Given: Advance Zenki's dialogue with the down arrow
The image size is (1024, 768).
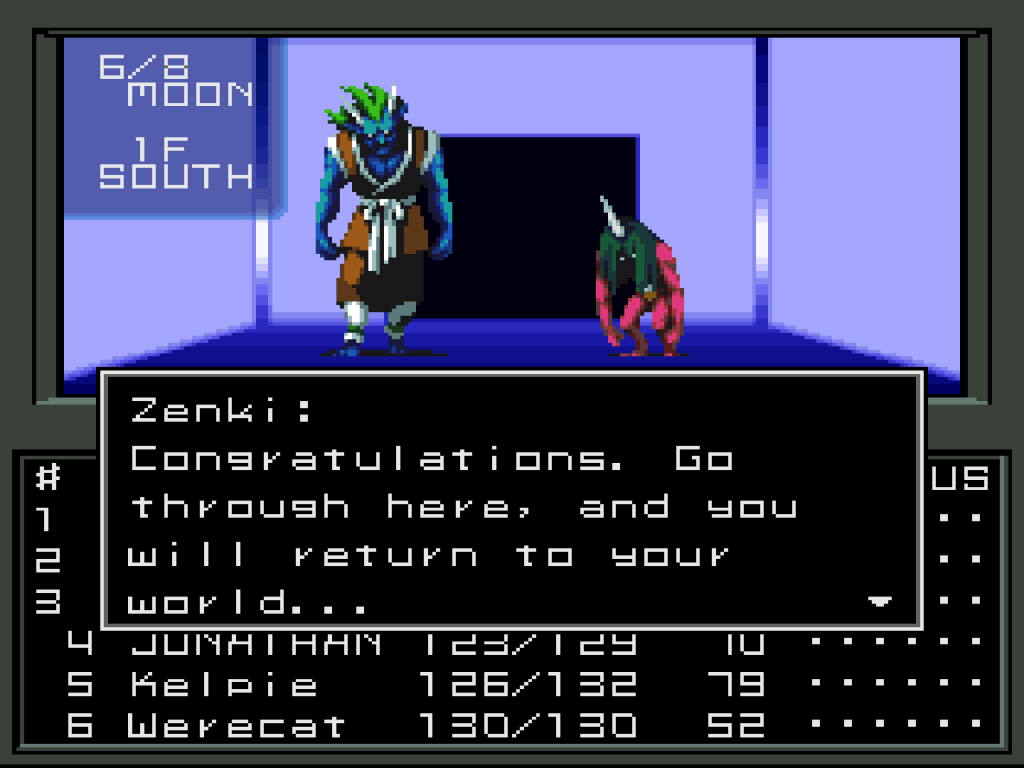Looking at the screenshot, I should (879, 602).
